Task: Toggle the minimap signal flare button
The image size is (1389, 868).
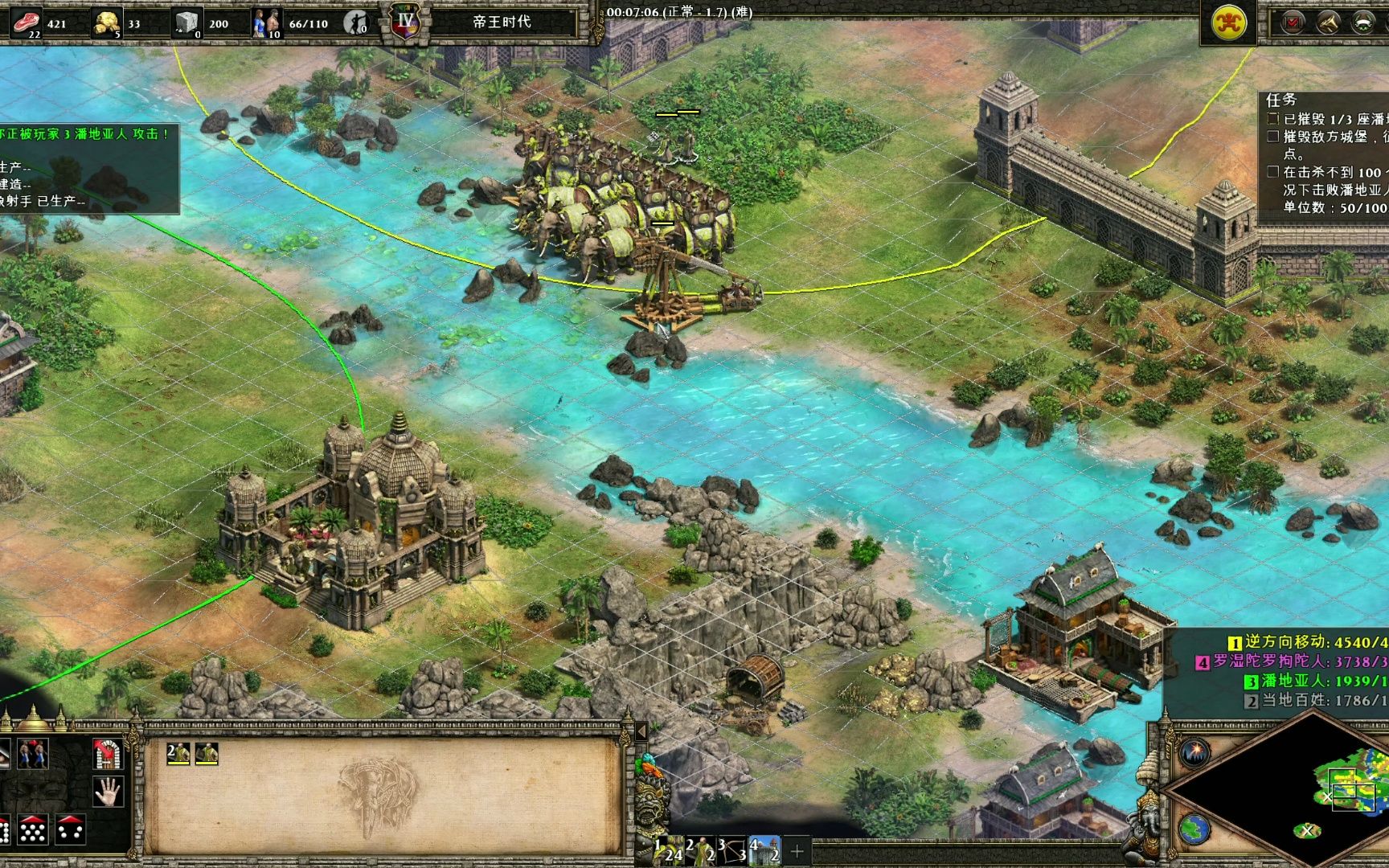Action: pyautogui.click(x=1195, y=752)
